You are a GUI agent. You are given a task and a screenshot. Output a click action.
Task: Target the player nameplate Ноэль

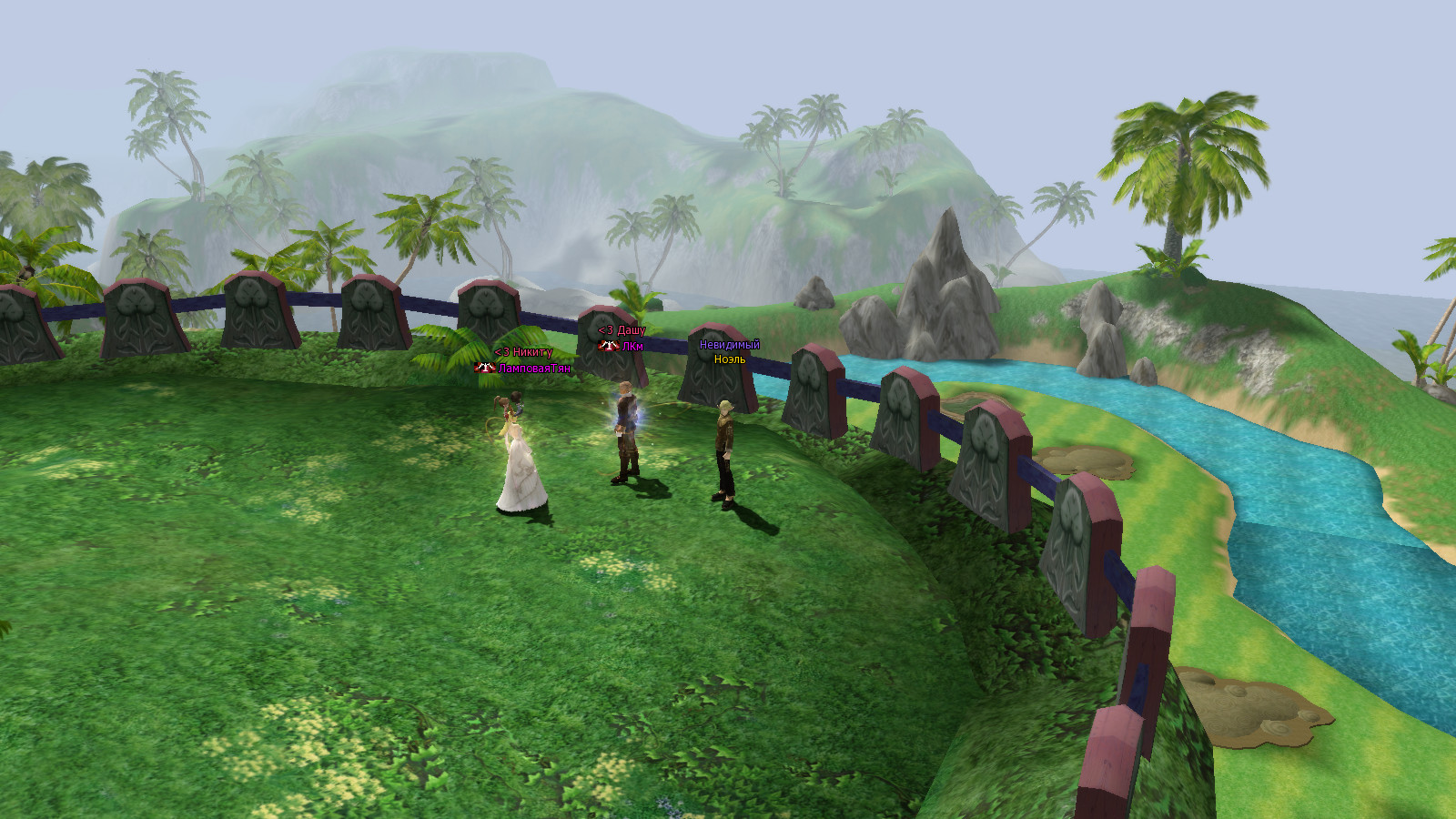coord(729,359)
